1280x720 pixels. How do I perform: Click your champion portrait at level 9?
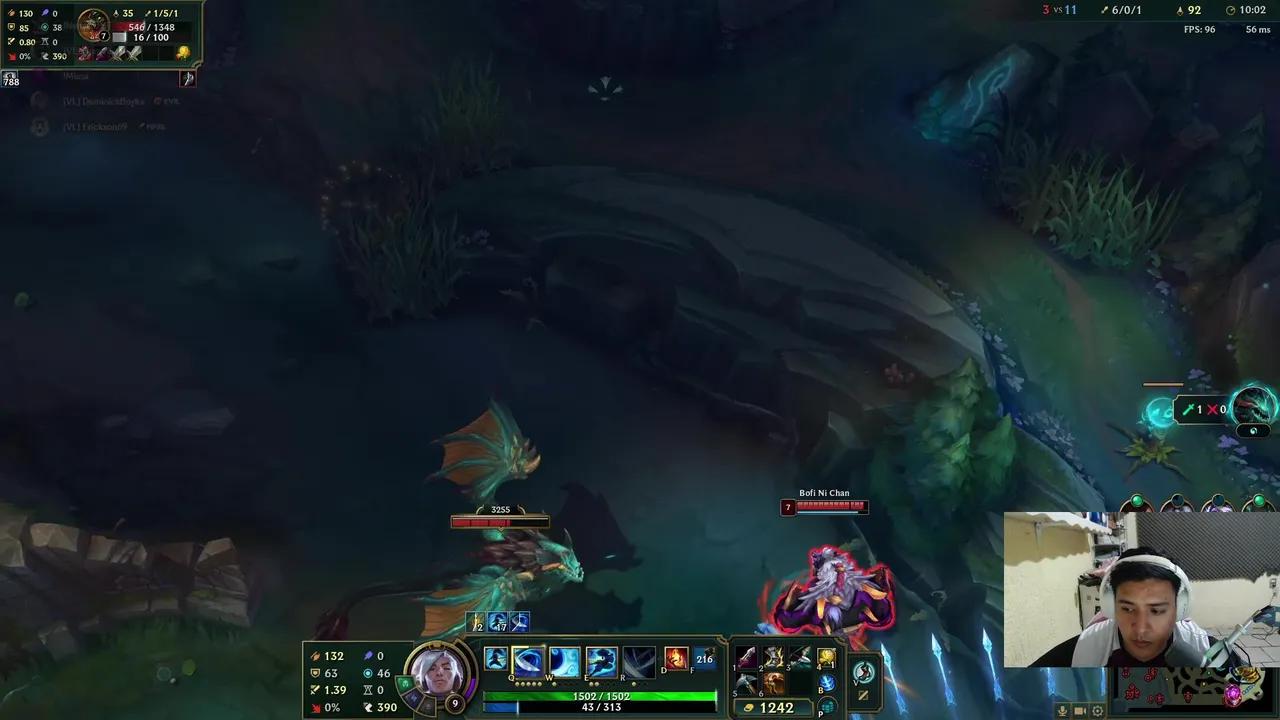pyautogui.click(x=437, y=673)
